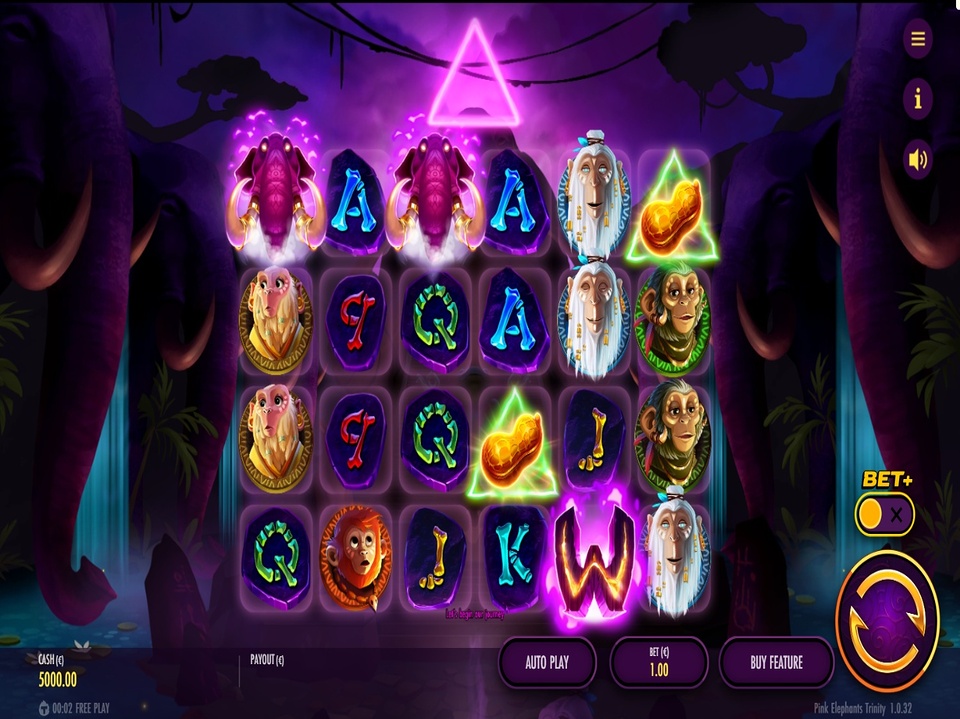Mute the sound with speaker icon
Viewport: 960px width, 719px height.
pos(917,158)
